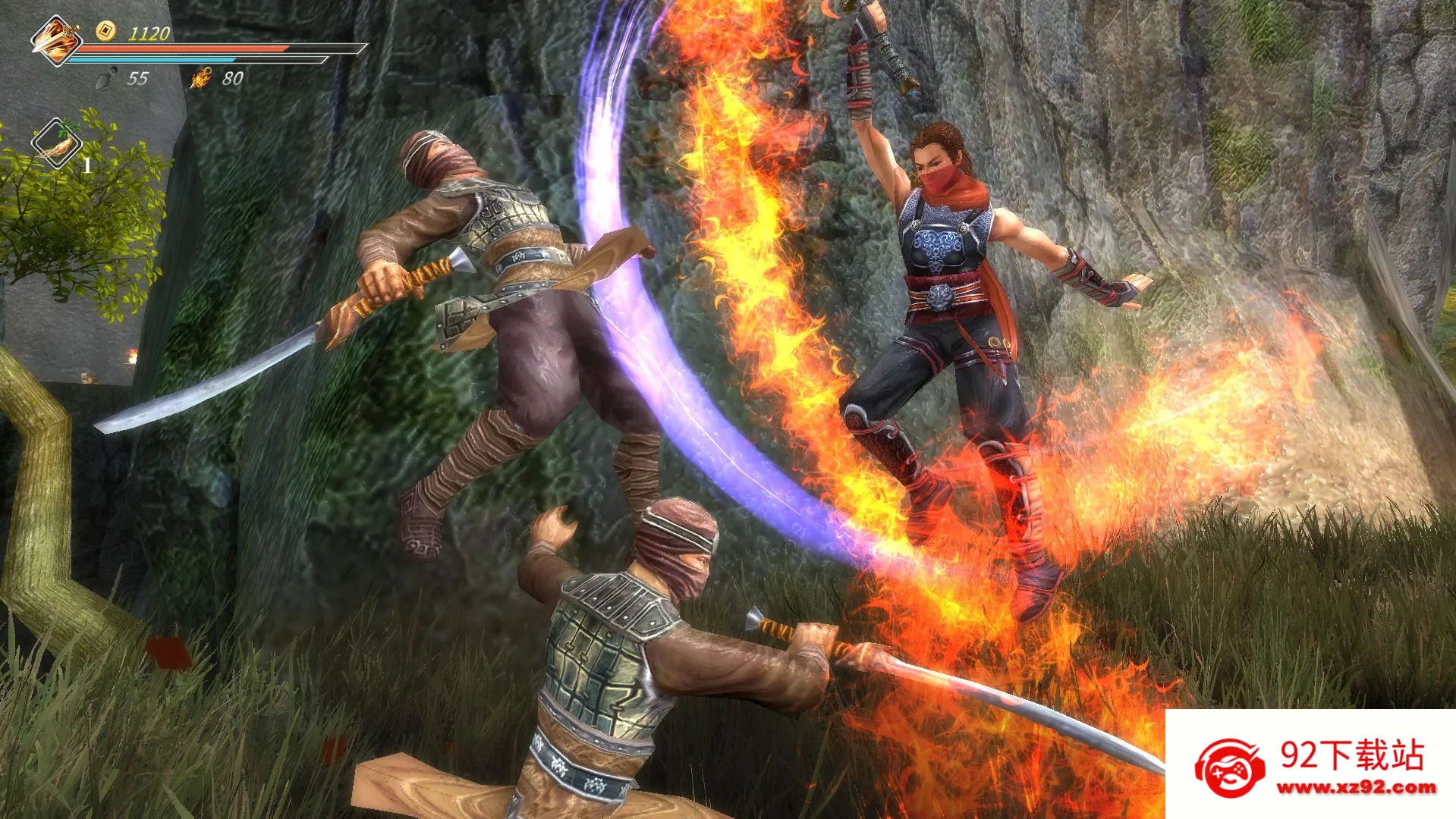Click the flaming sword weapon icon
This screenshot has width=1456, height=819.
pos(55,39)
